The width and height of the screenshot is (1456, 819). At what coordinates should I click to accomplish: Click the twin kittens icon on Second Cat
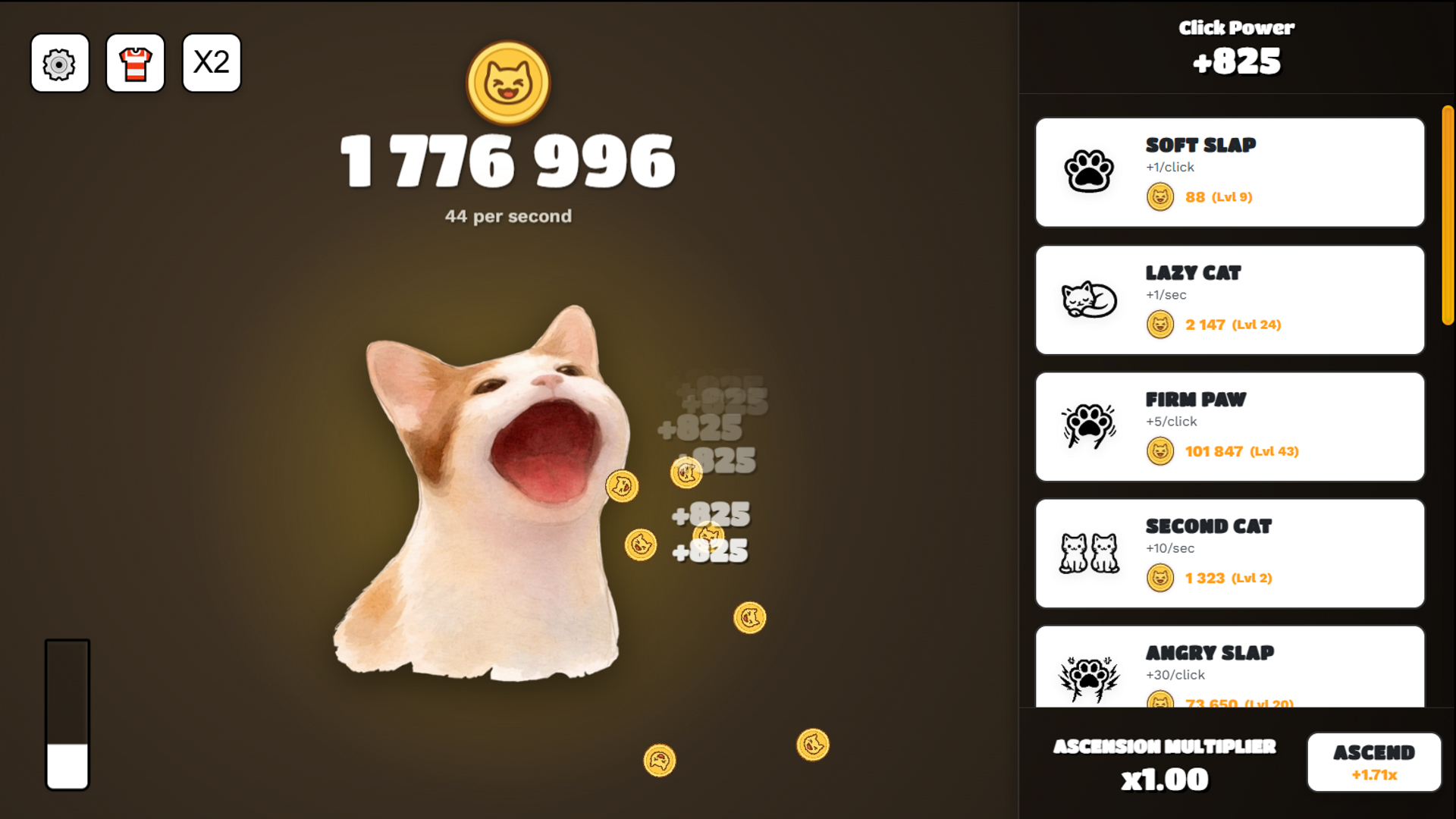coord(1090,553)
